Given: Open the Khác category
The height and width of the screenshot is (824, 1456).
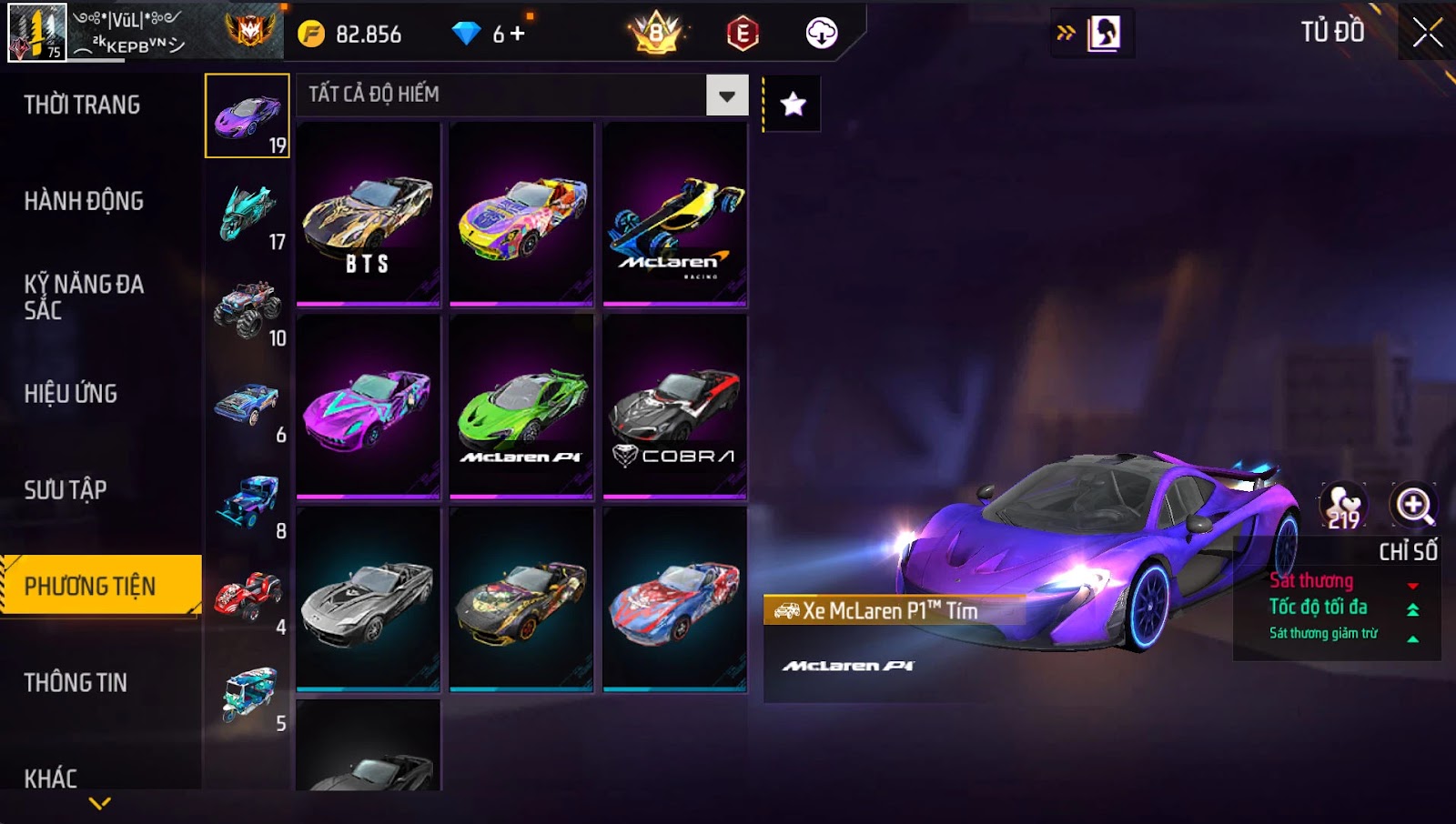Looking at the screenshot, I should [51, 778].
